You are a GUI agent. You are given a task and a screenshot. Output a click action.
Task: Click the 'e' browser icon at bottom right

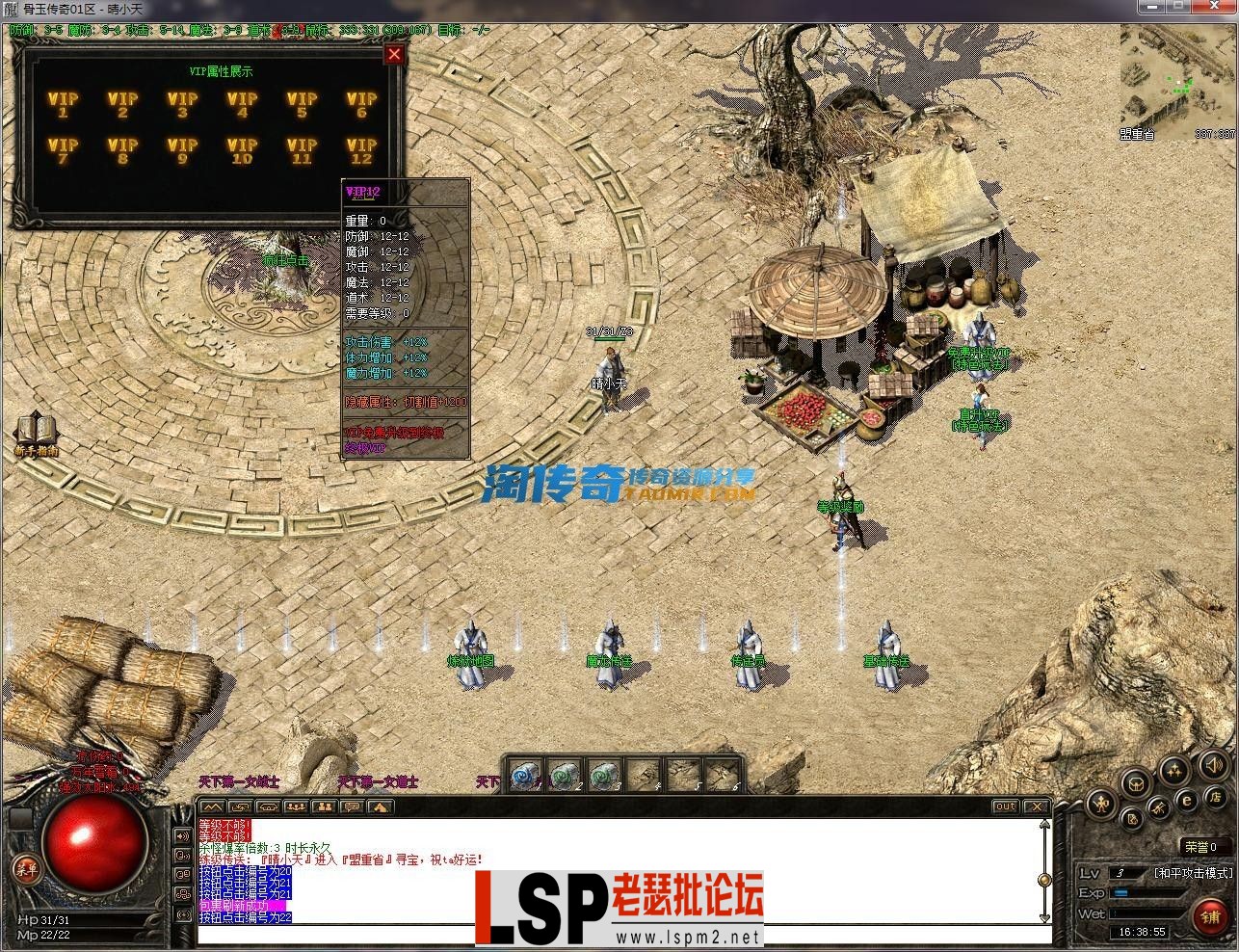[x=1187, y=800]
